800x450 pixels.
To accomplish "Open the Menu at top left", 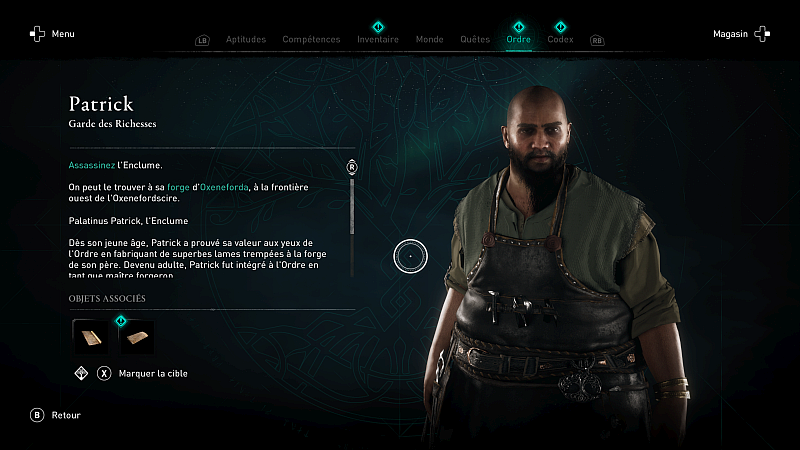I will pyautogui.click(x=52, y=34).
